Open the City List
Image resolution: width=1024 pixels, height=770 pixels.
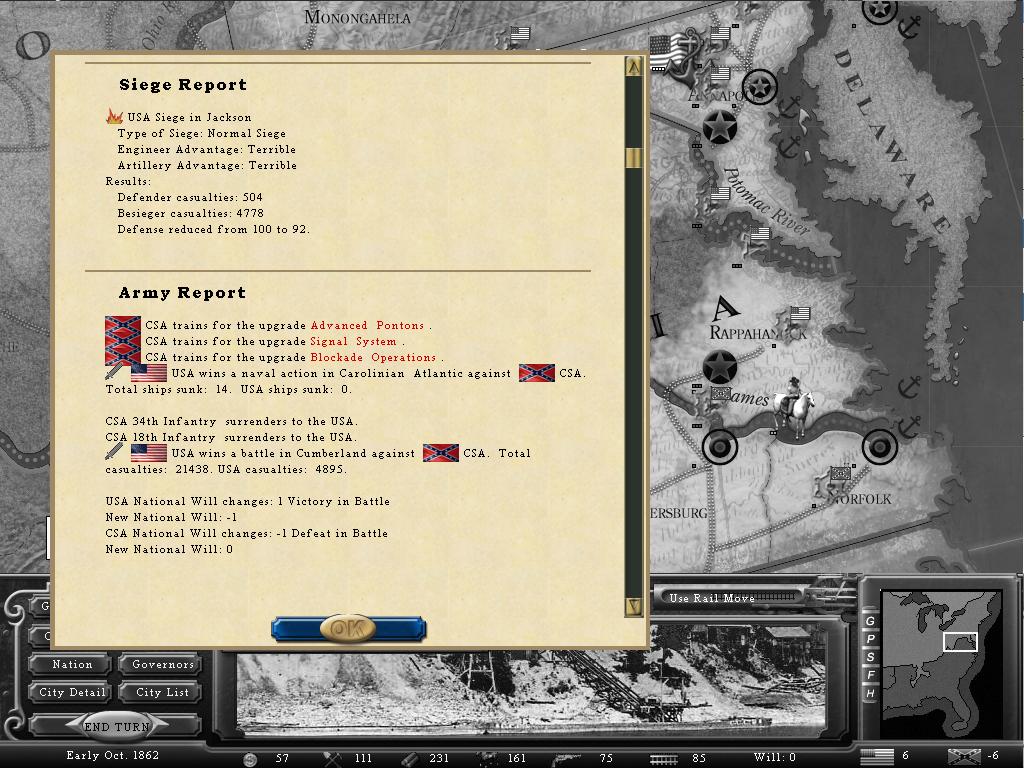163,693
